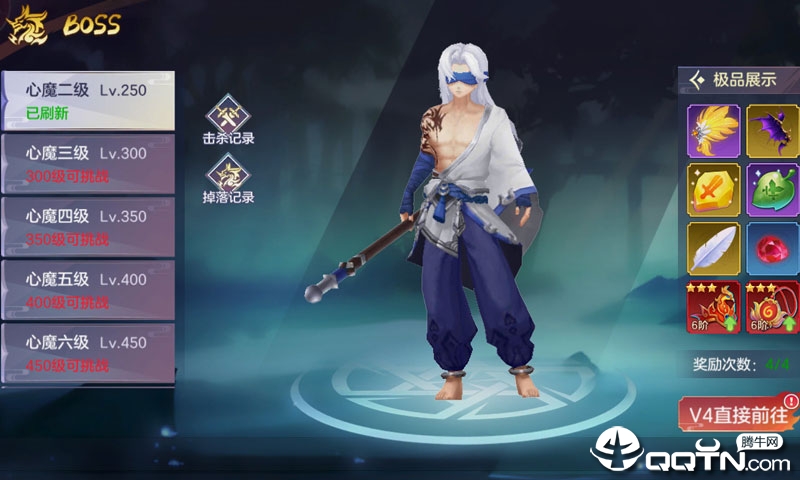Select the 心魔二级 Lv.250 boss entry

coord(87,100)
